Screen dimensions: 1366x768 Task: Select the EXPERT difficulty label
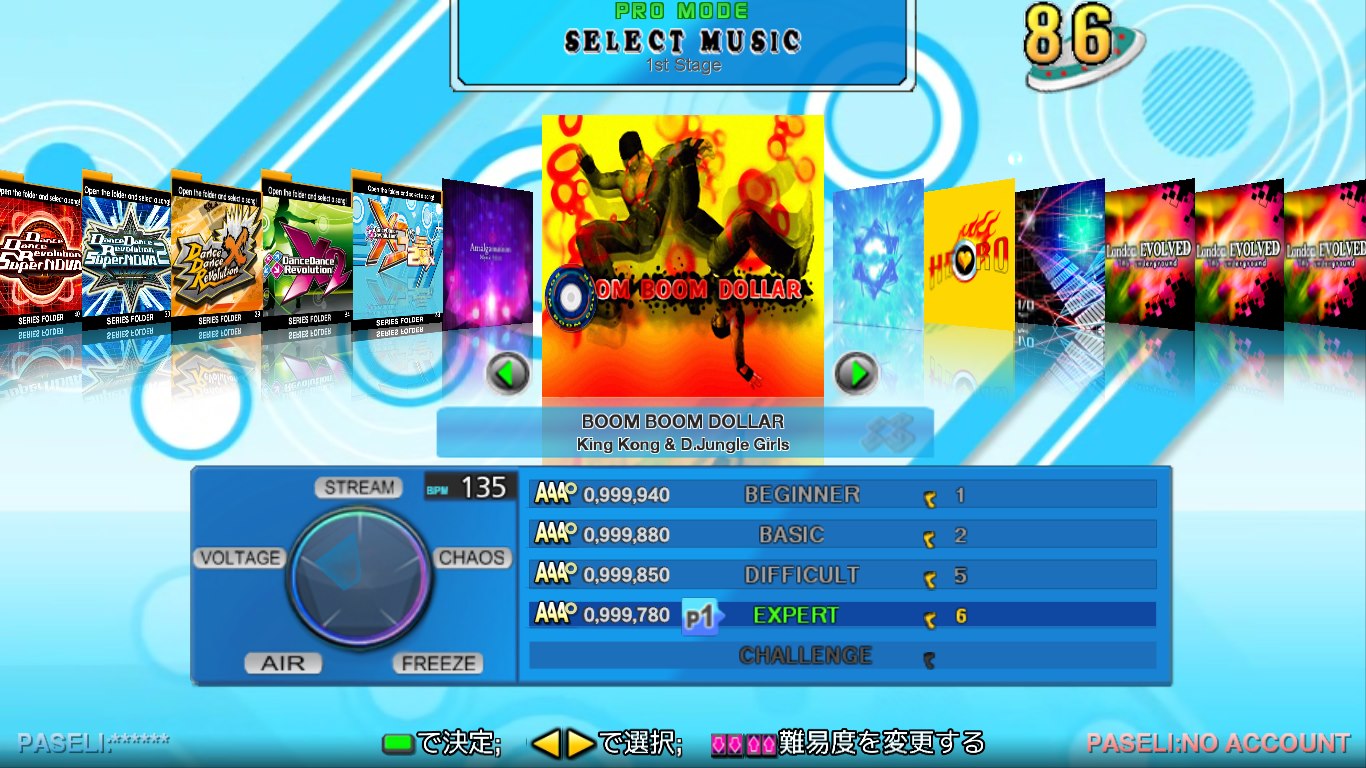pos(794,614)
